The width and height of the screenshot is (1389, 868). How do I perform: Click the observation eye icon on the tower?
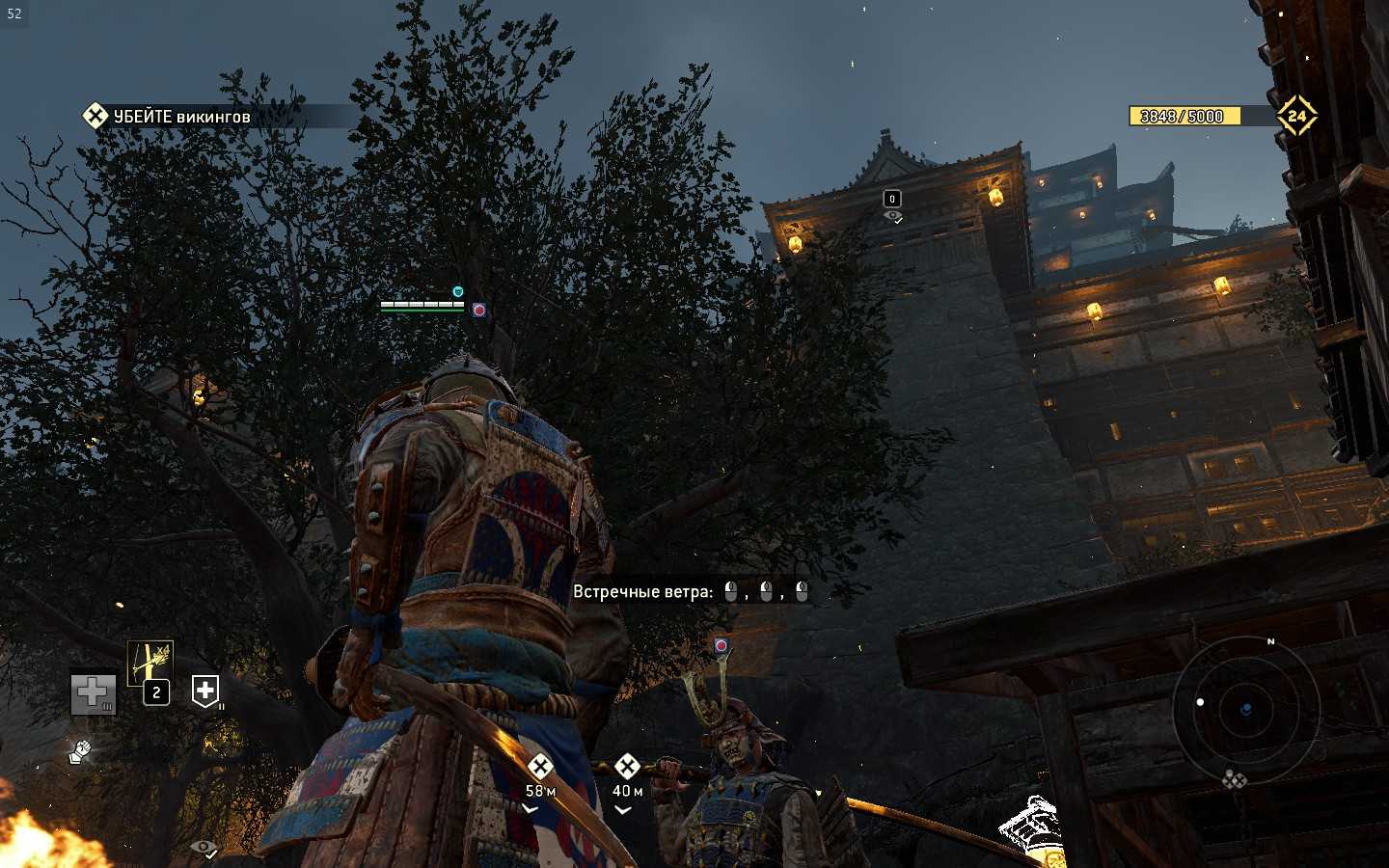coord(893,217)
